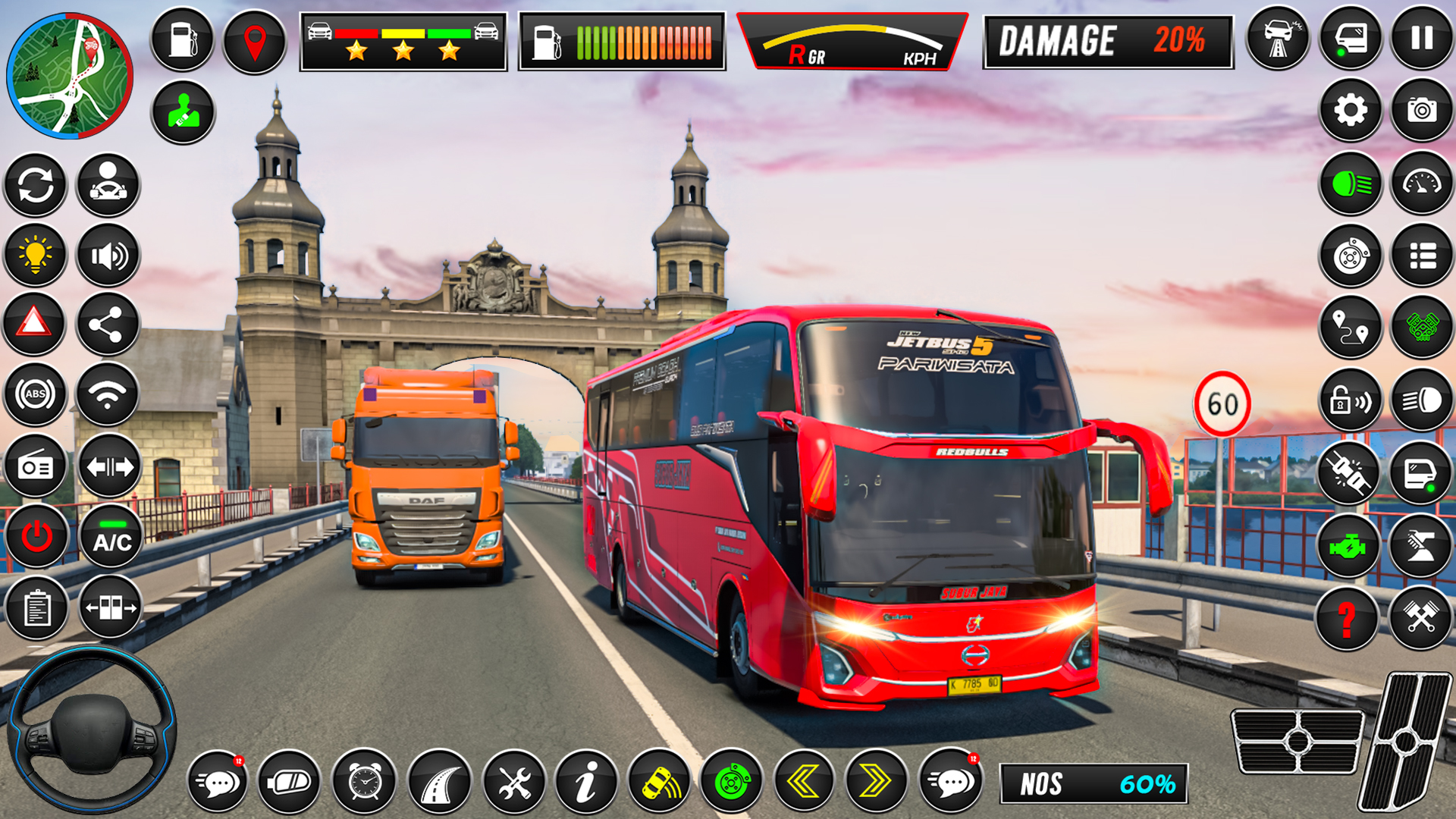Open the share icon
Viewport: 1456px width, 819px height.
click(107, 325)
